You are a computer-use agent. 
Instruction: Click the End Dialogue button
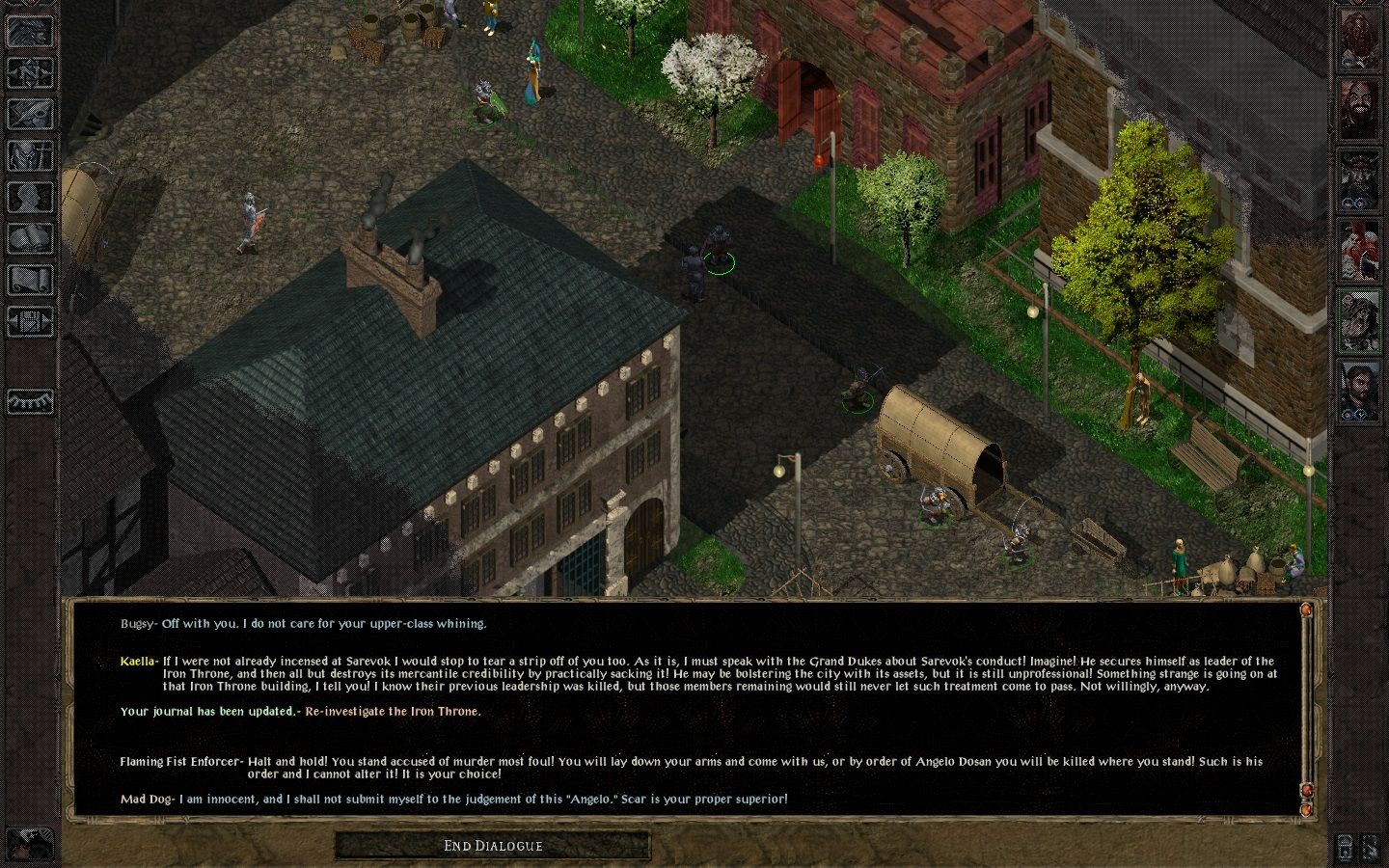pyautogui.click(x=493, y=846)
